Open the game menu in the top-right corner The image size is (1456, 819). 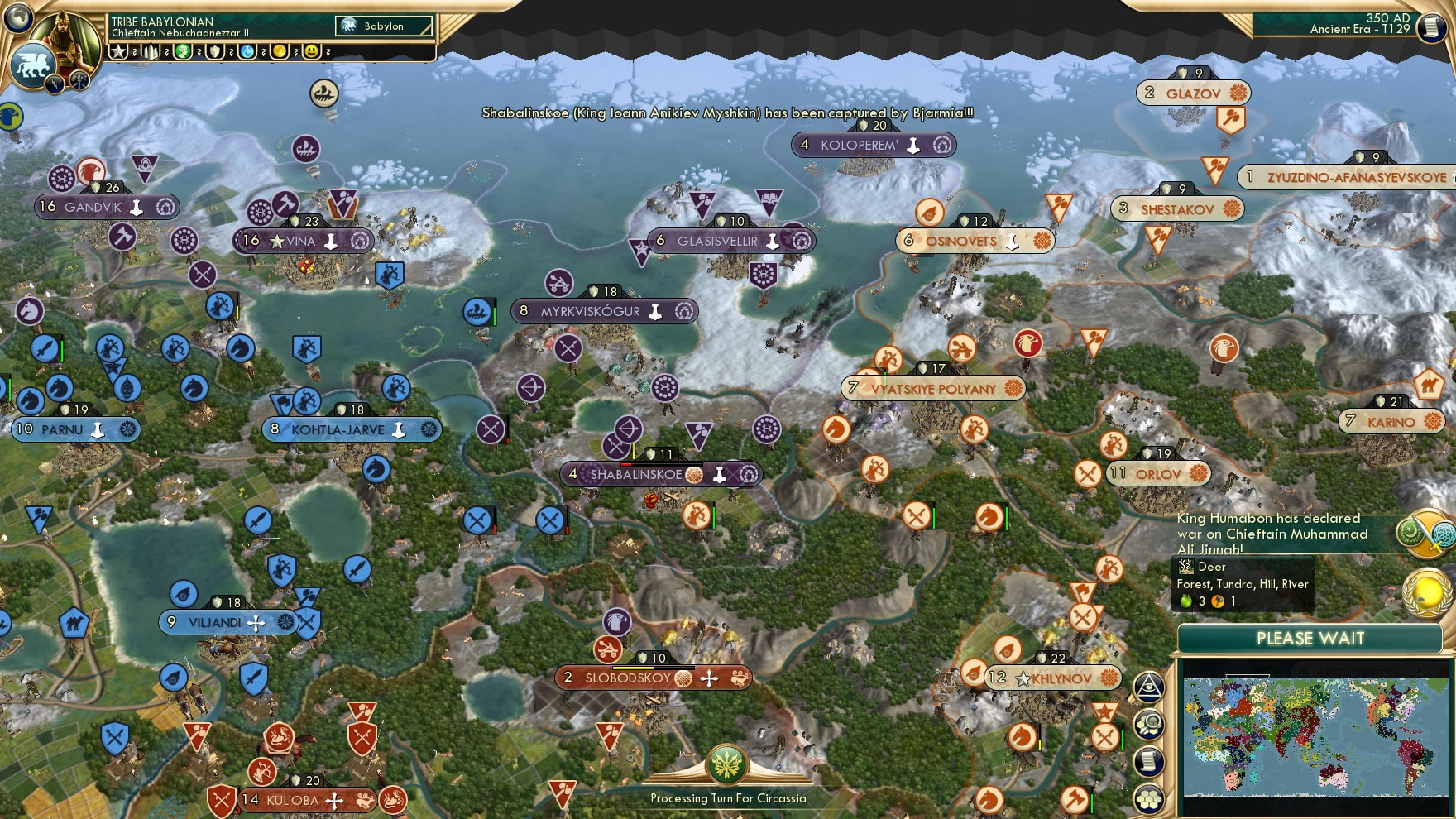click(1431, 29)
